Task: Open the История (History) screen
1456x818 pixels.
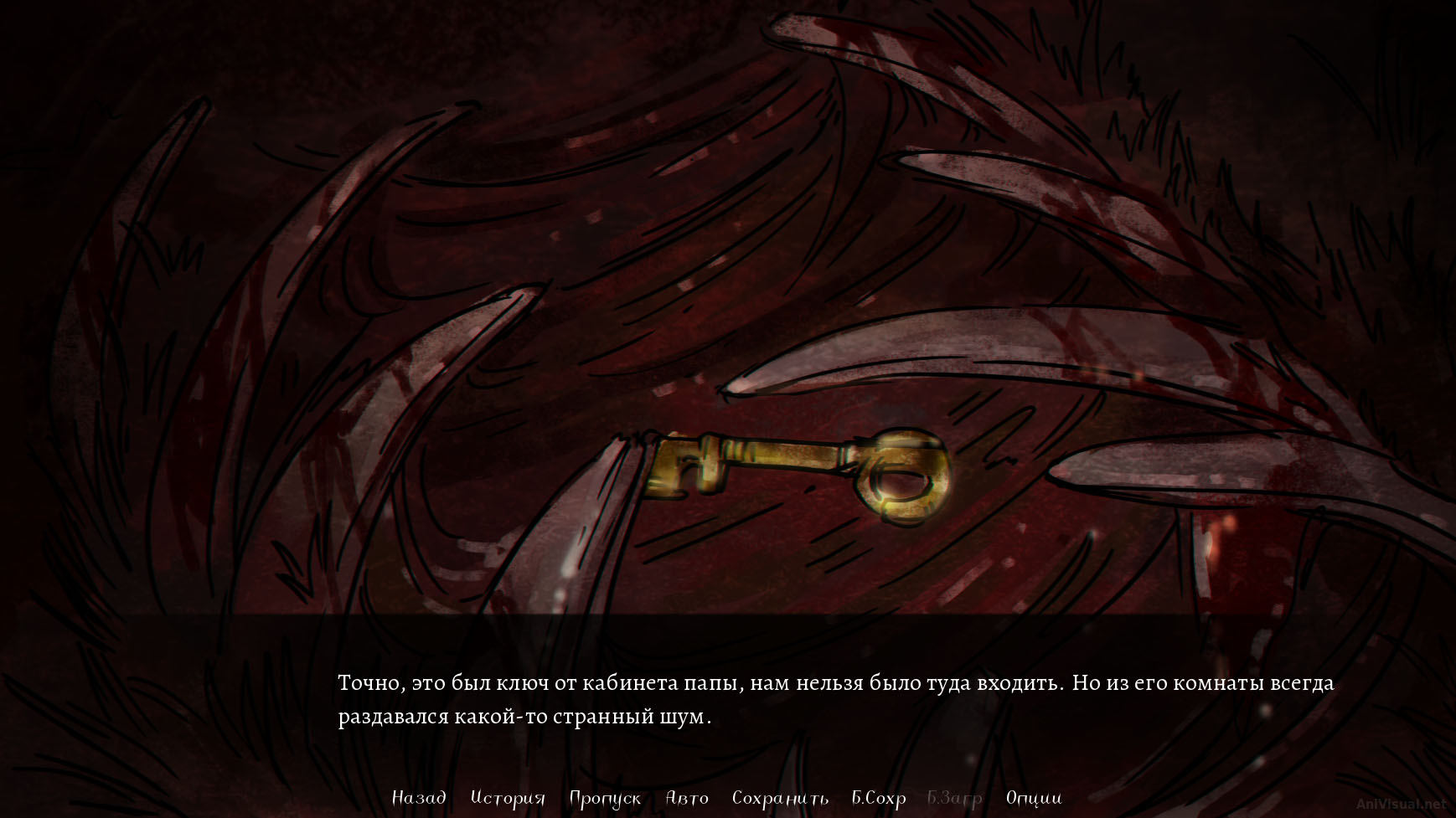Action: tap(507, 799)
